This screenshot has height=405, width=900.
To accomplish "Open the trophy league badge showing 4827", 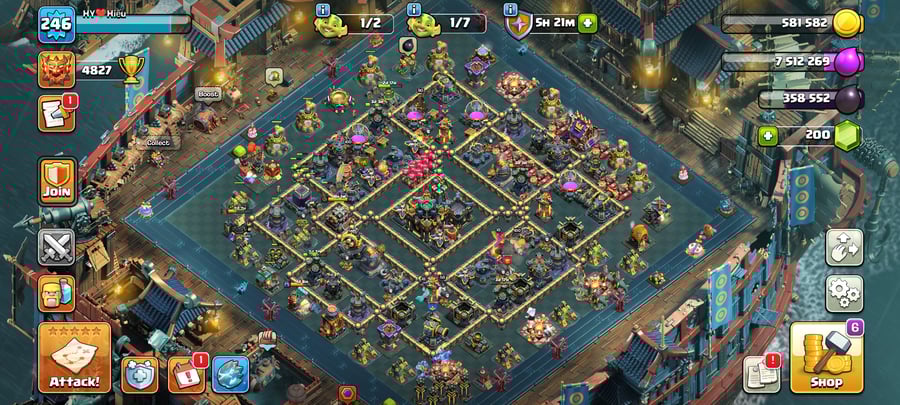I will (57, 69).
